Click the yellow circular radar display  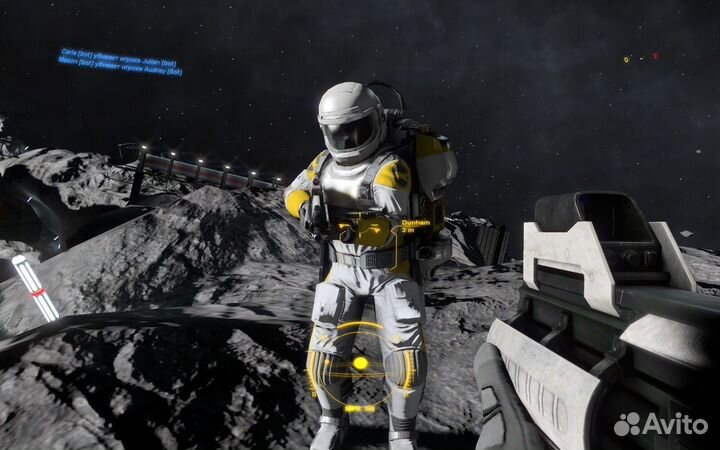360,364
